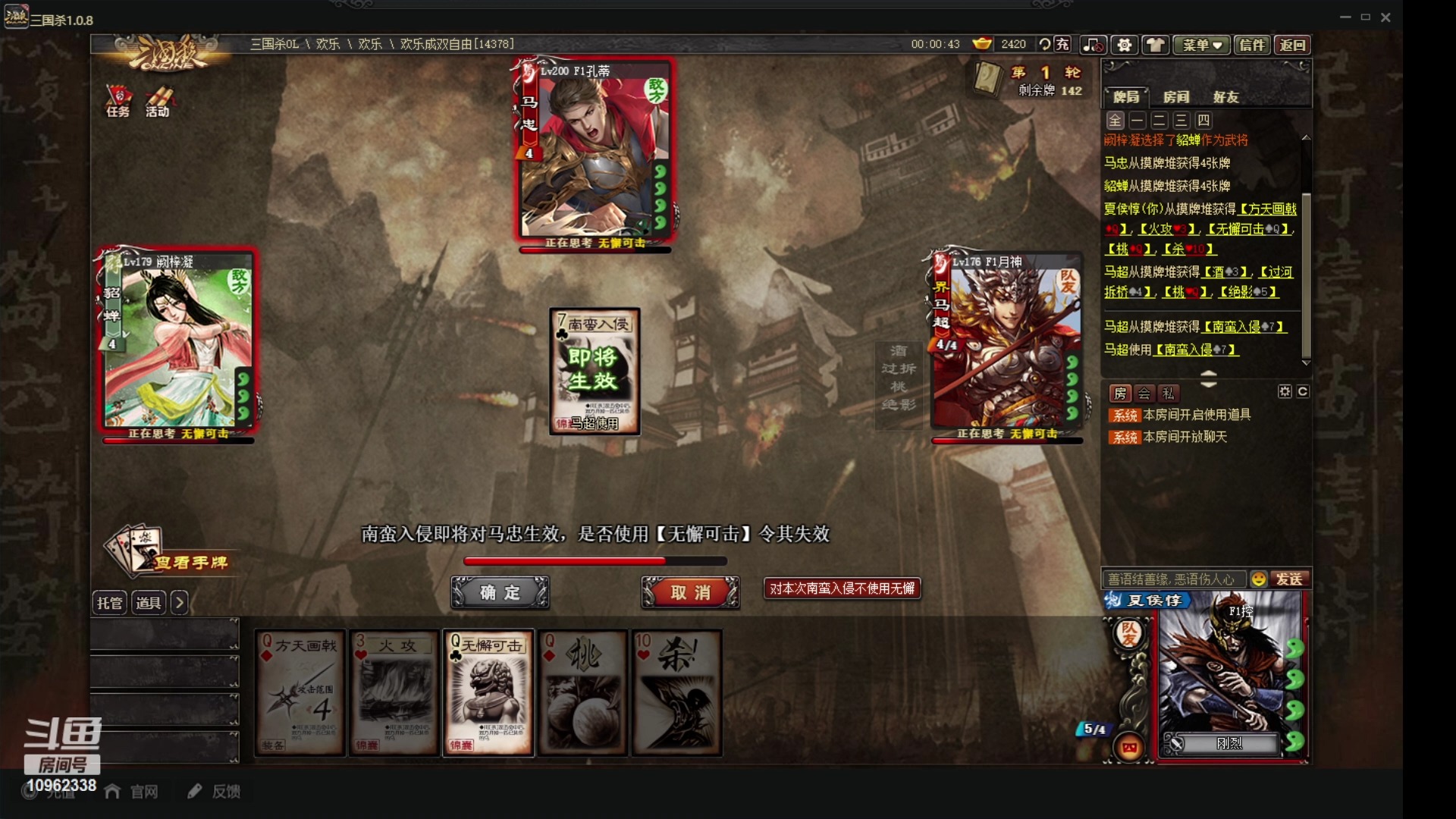Open the chat panel settings gear icon

pyautogui.click(x=1284, y=391)
